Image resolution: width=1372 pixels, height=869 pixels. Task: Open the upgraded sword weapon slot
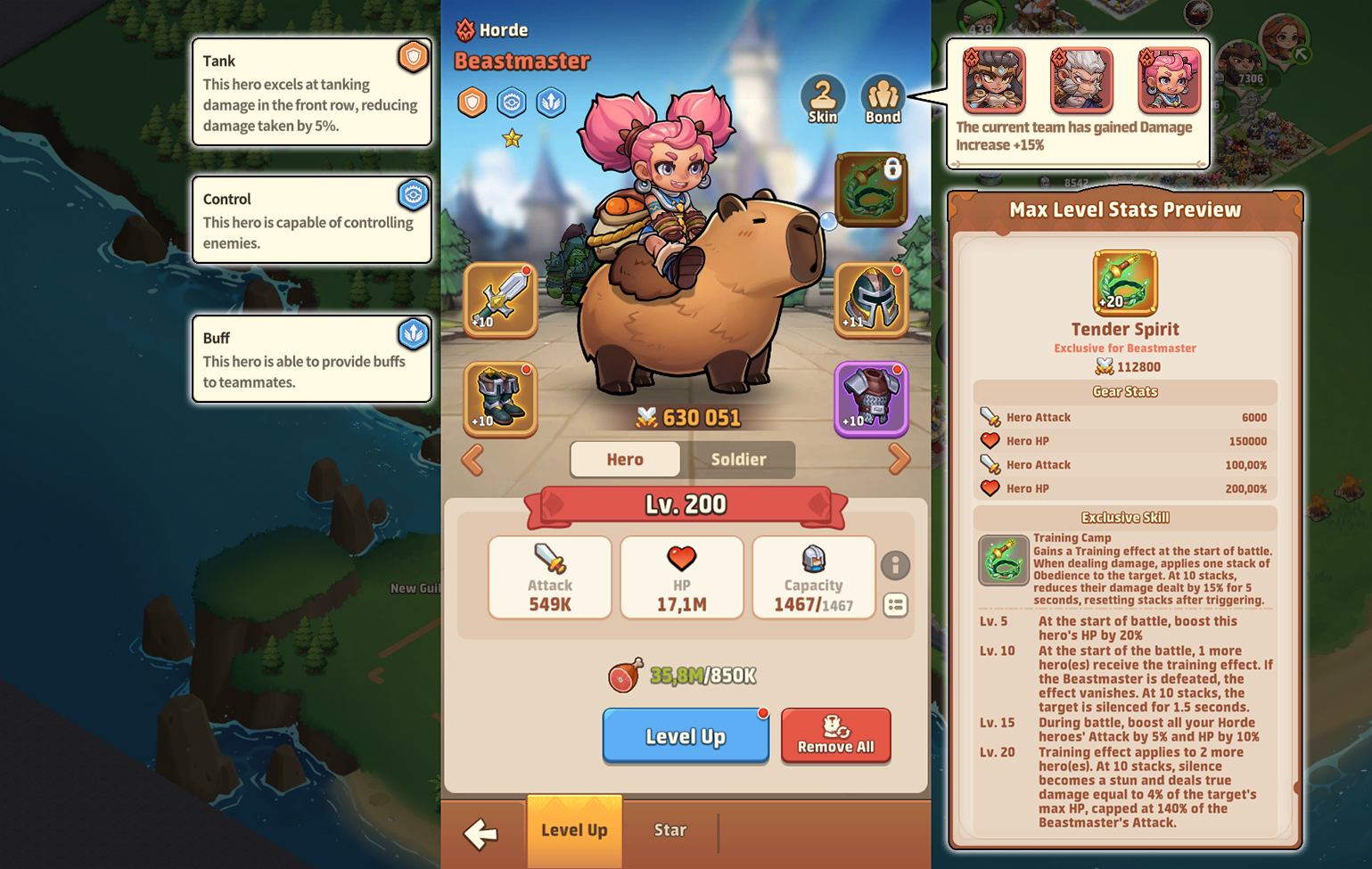coord(499,300)
